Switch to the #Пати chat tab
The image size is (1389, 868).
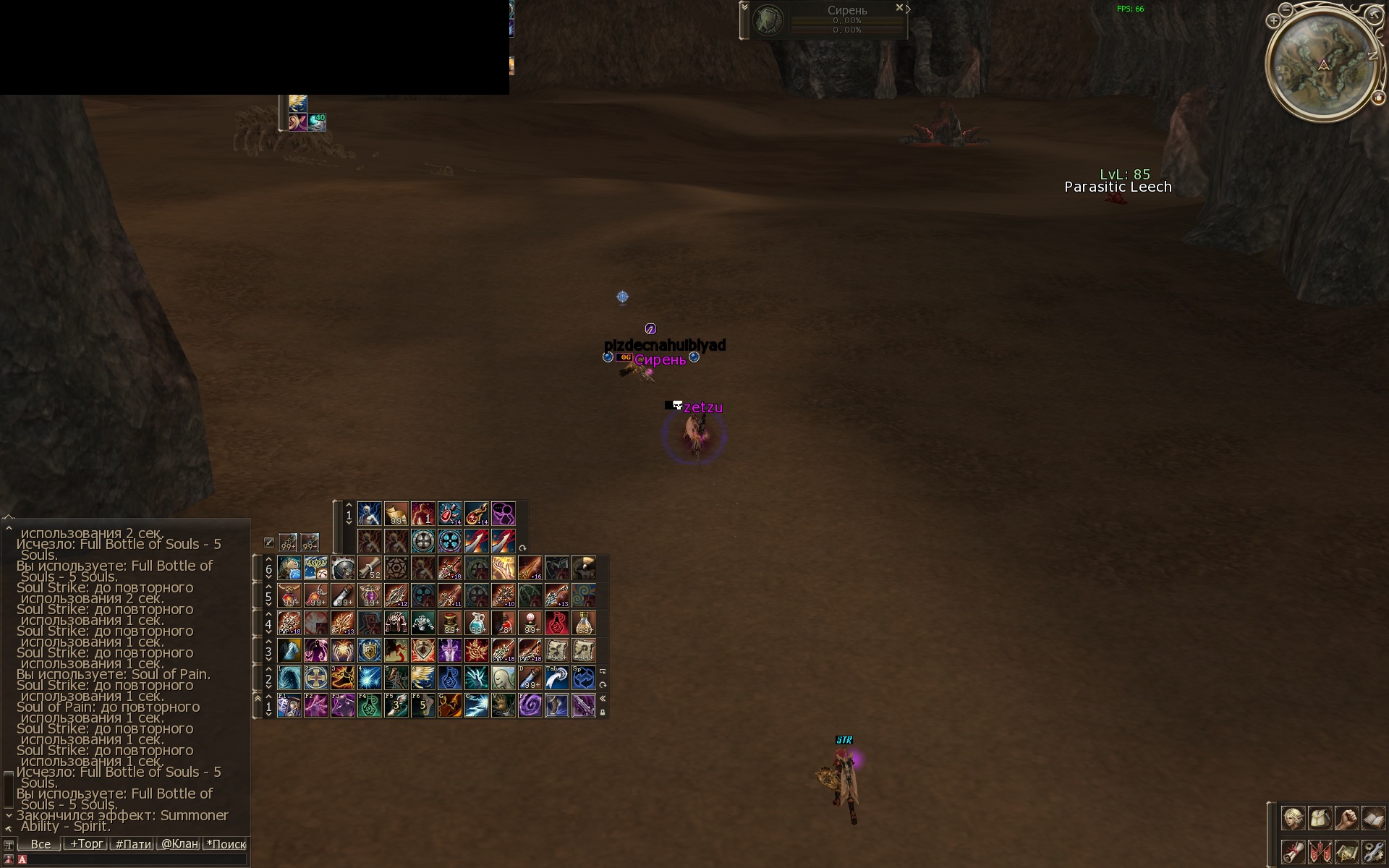(133, 843)
